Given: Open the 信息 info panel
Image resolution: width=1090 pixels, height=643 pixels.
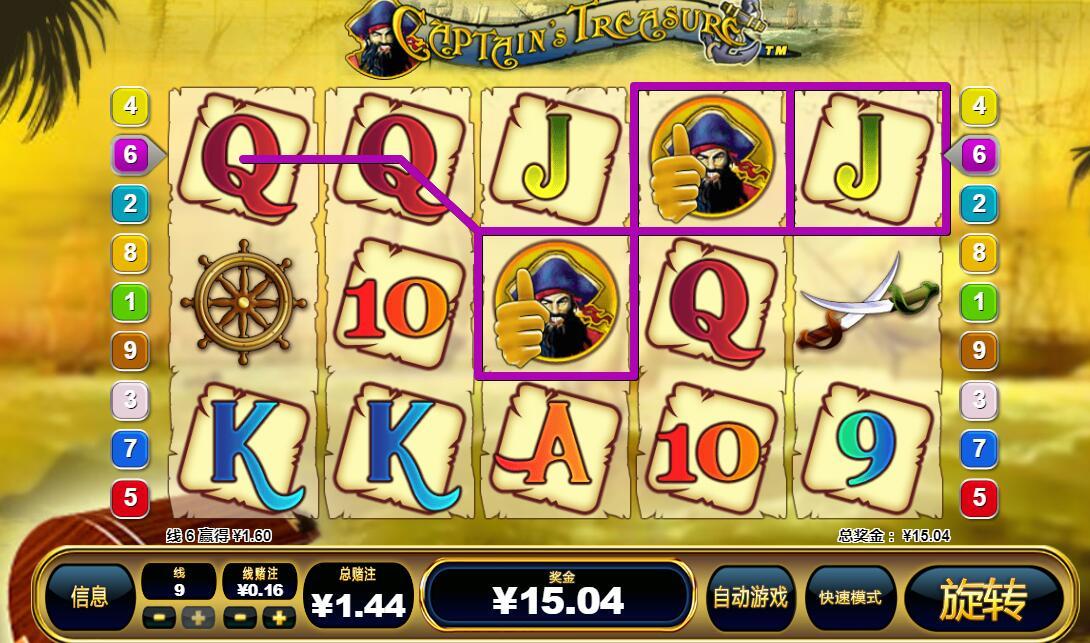Looking at the screenshot, I should (90, 598).
